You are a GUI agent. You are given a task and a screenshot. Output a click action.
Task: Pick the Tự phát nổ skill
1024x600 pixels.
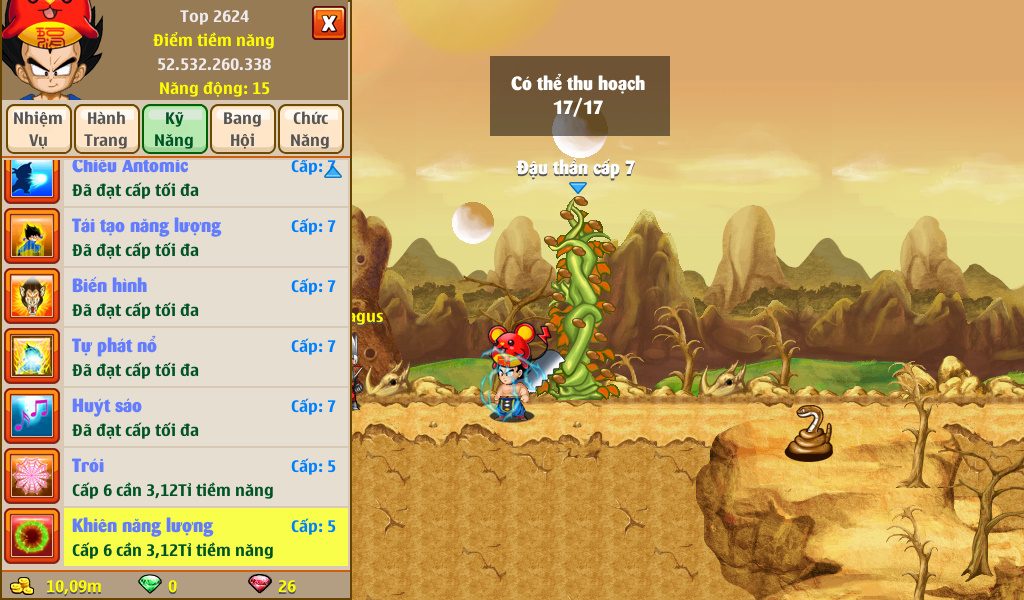click(205, 357)
